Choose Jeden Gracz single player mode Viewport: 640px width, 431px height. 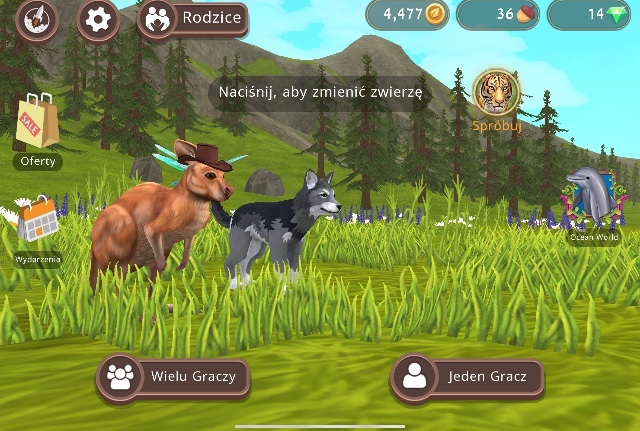tap(468, 377)
